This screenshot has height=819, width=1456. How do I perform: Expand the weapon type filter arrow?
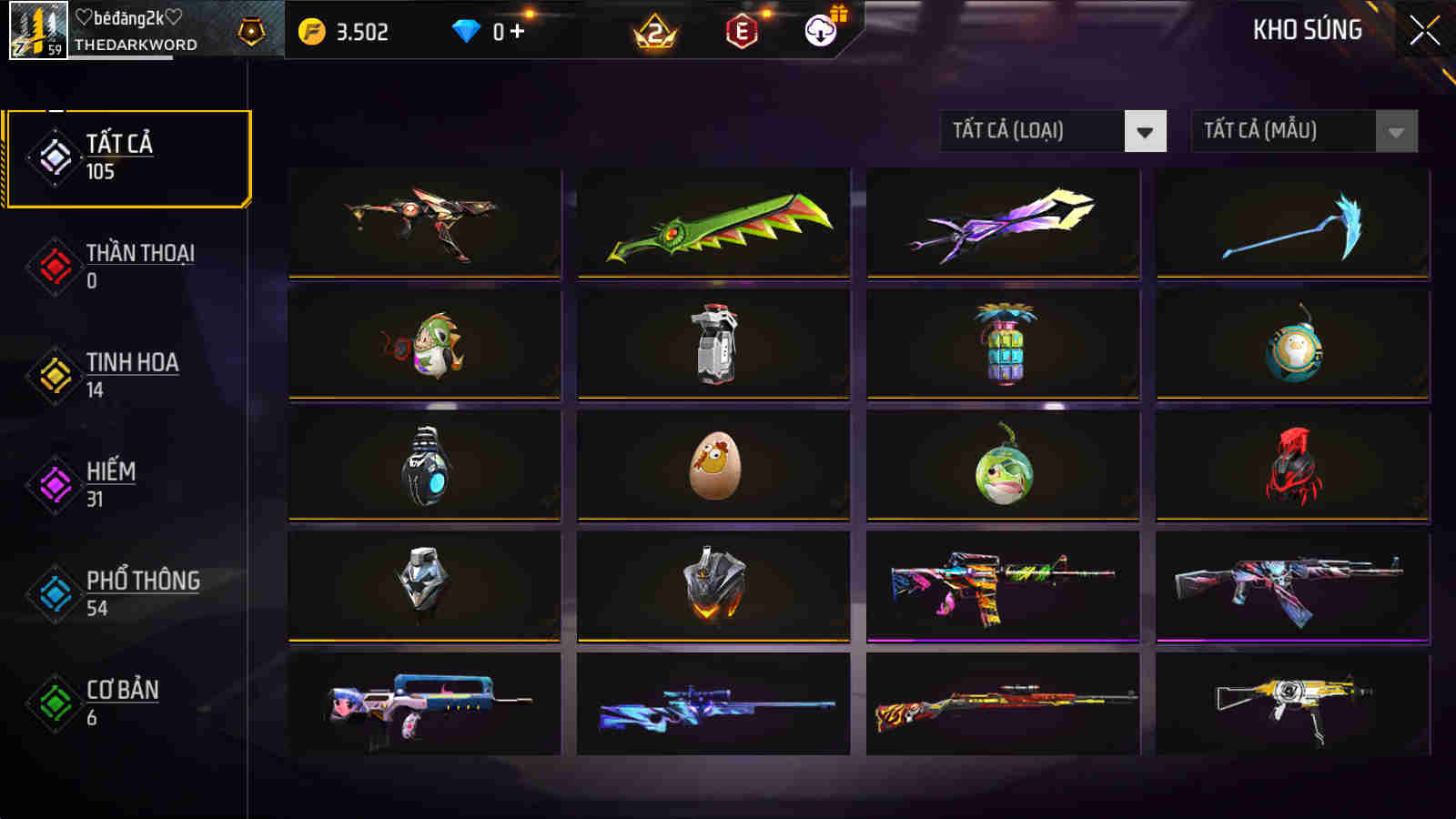[1147, 130]
